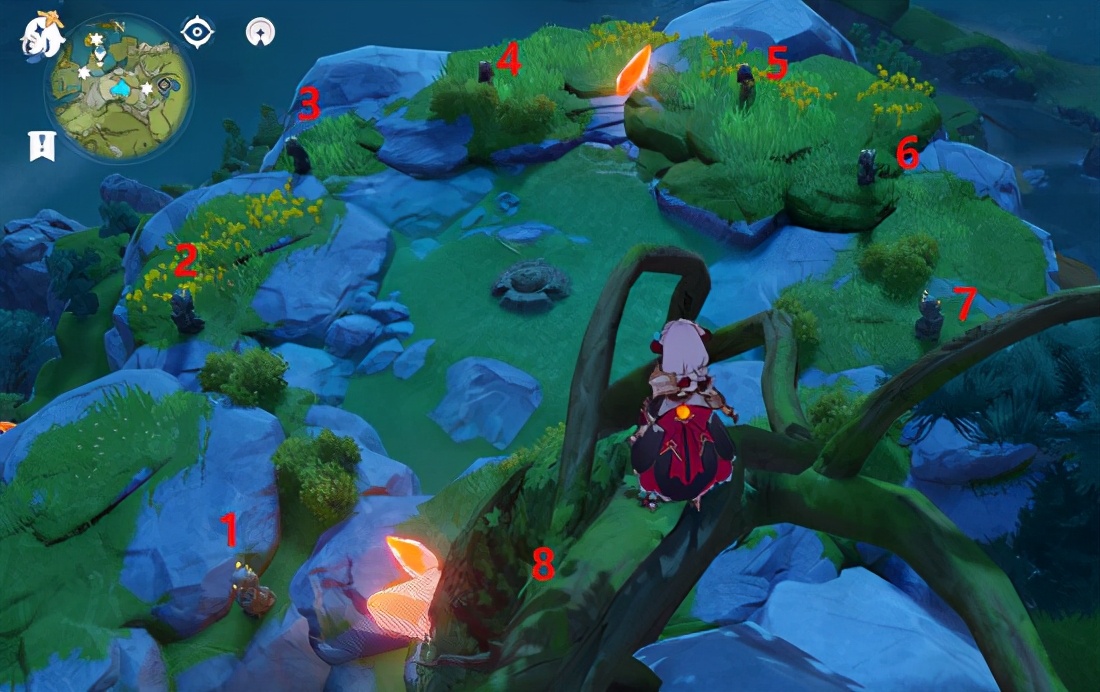Open the Paimon menu
The height and width of the screenshot is (692, 1100).
42,35
